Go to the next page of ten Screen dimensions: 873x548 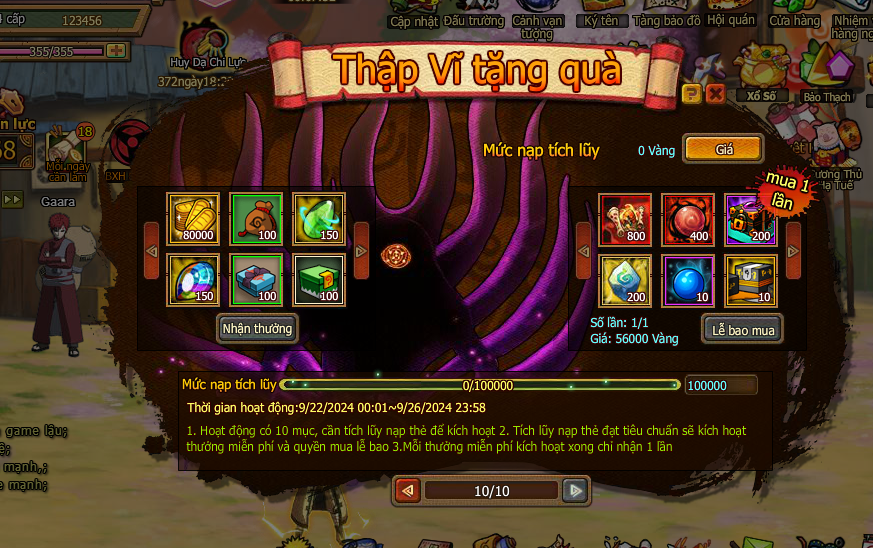coord(574,491)
